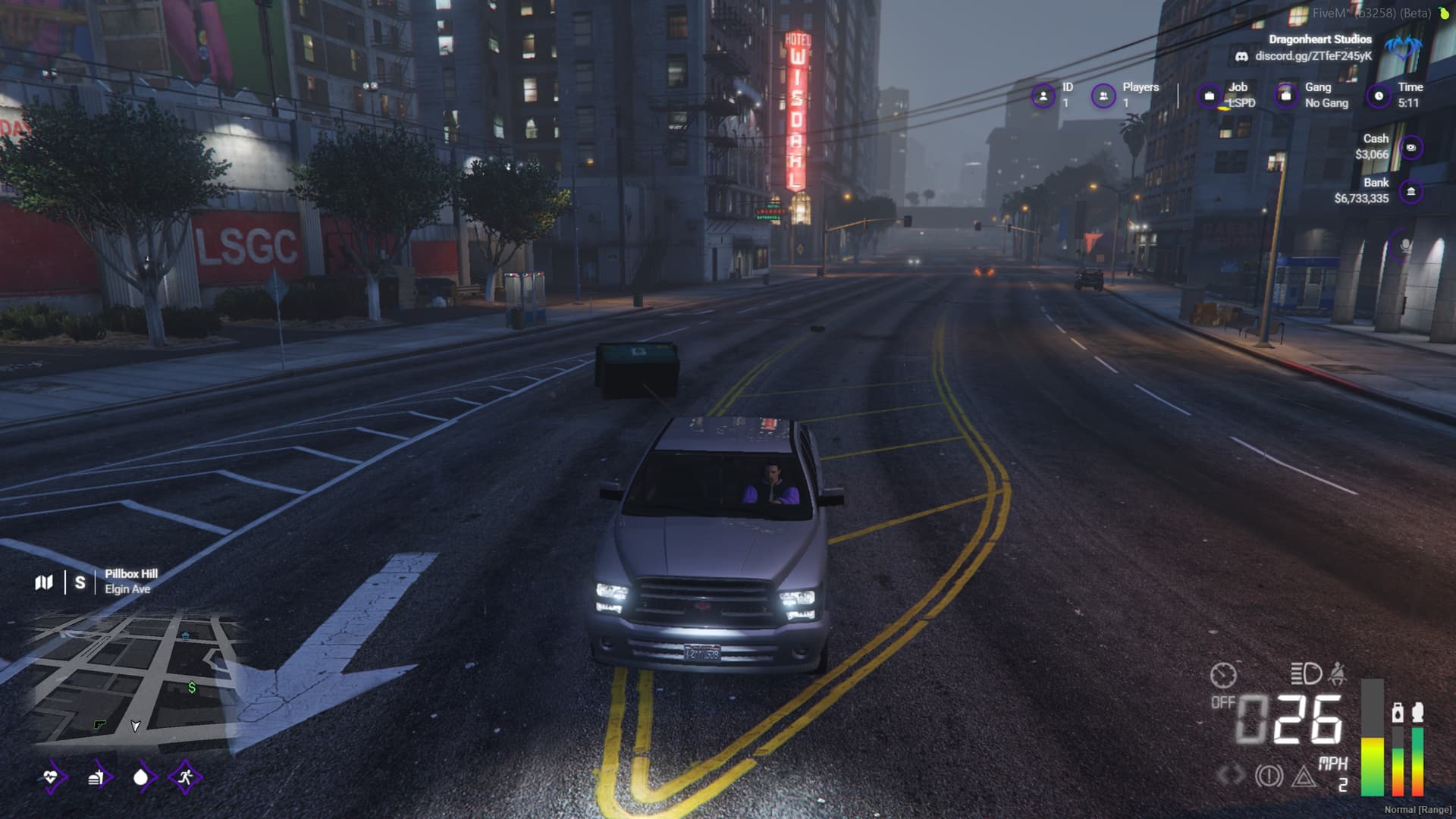The height and width of the screenshot is (819, 1456).
Task: Click the Bank building icon
Action: coord(1410,192)
